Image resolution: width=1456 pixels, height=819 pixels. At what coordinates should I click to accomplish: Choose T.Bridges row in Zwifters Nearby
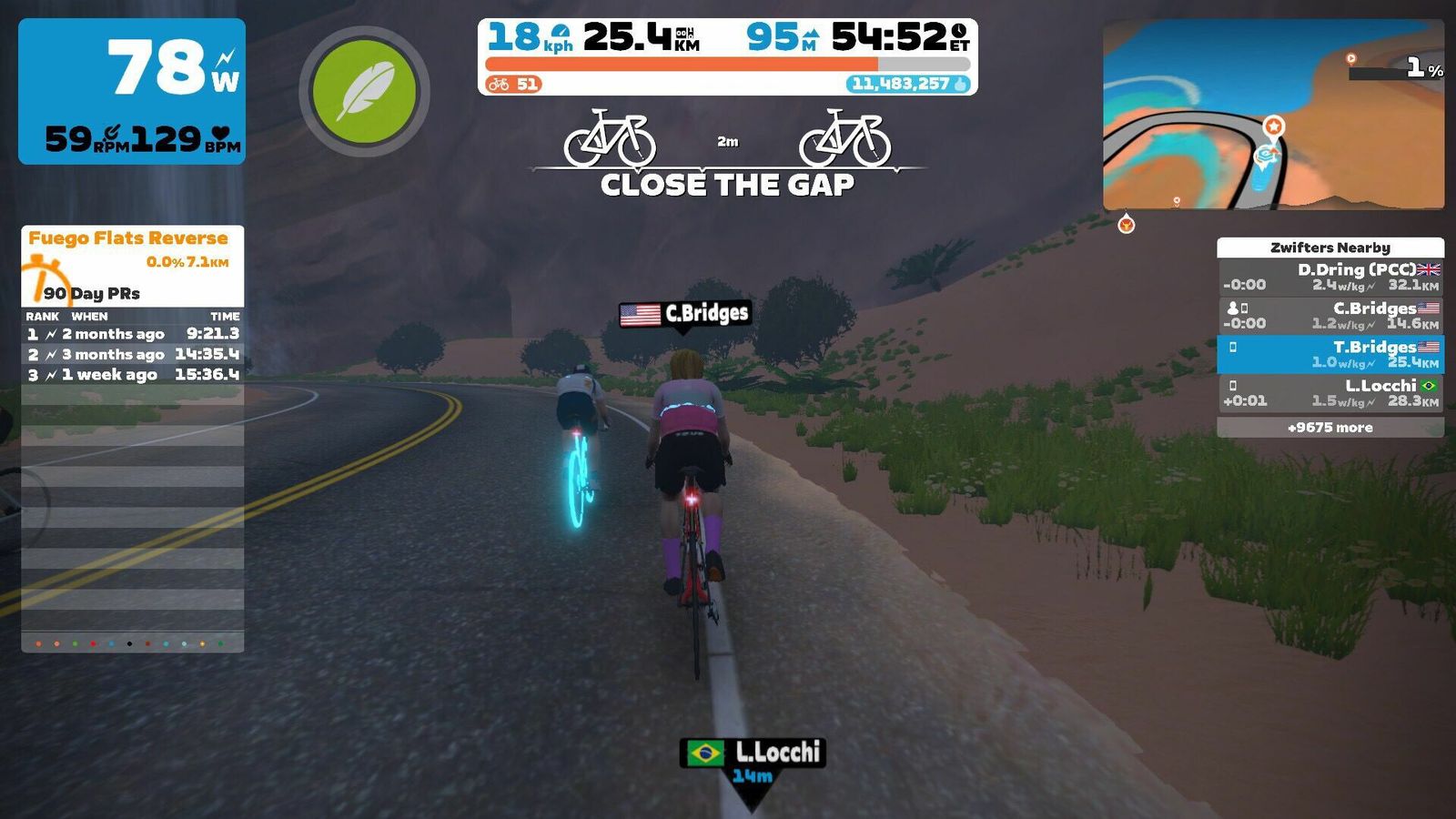[x=1330, y=354]
